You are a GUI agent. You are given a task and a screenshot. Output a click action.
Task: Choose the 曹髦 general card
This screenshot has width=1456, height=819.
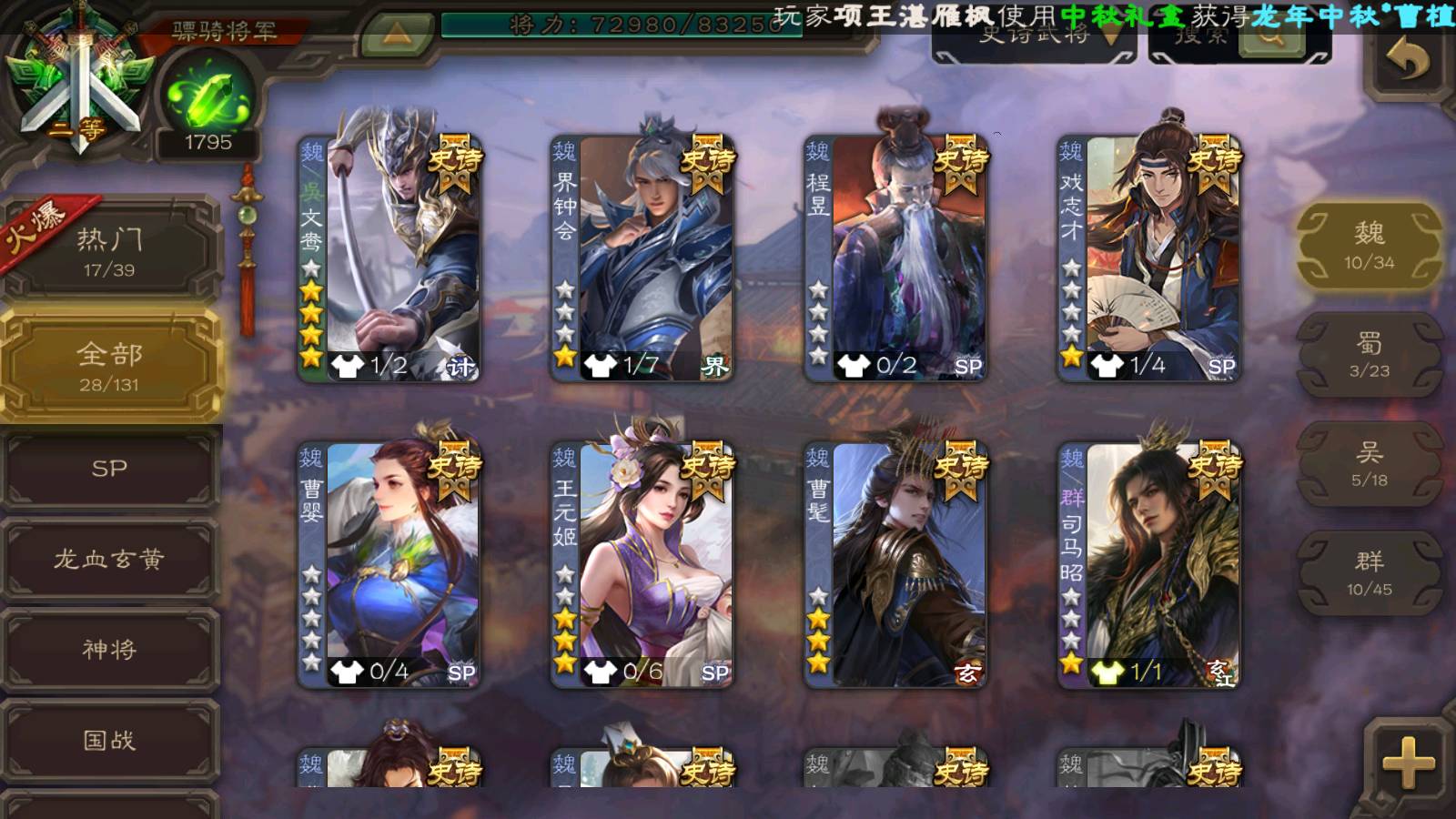pyautogui.click(x=895, y=564)
